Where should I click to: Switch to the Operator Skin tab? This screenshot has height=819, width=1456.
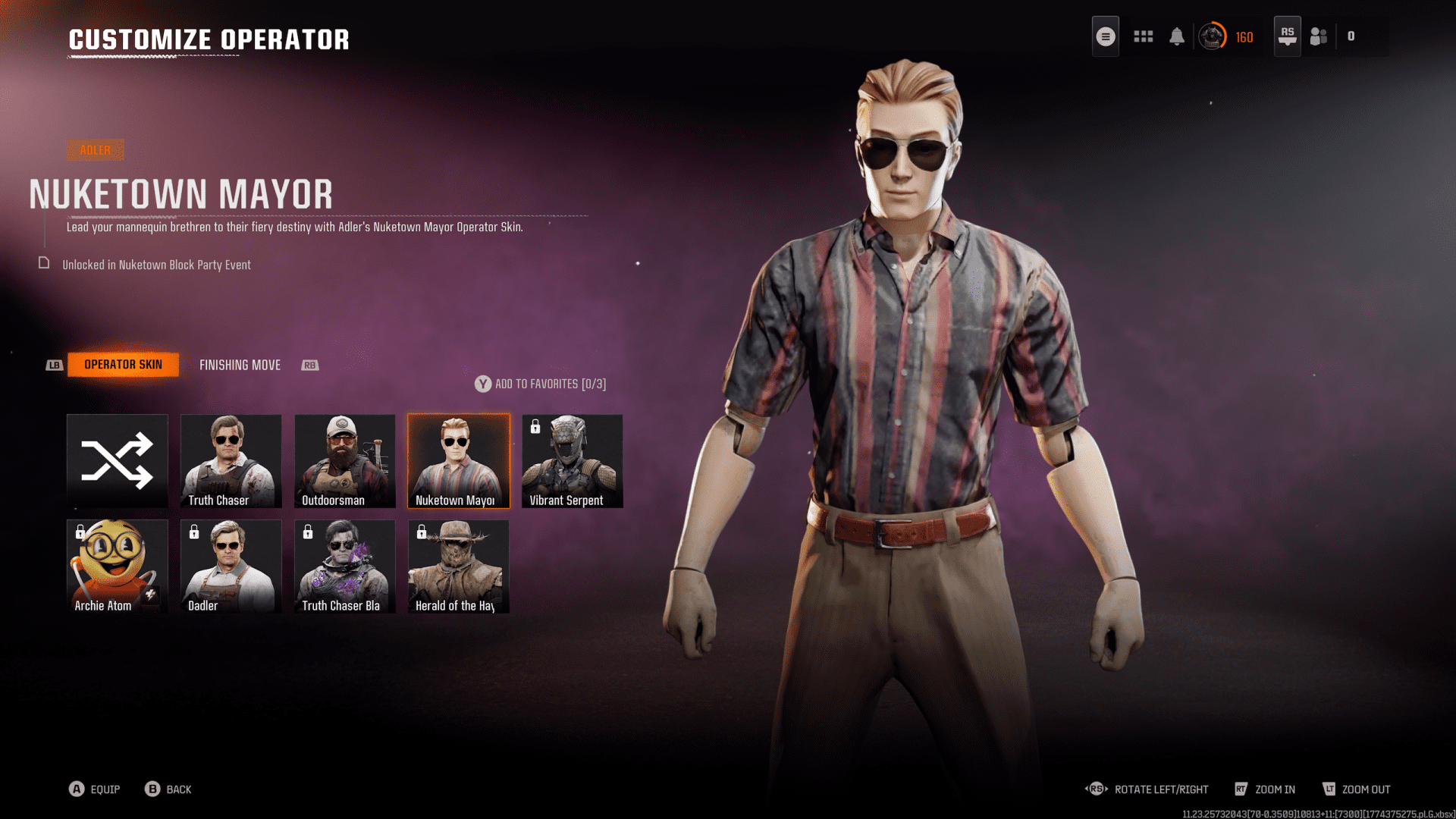[x=123, y=365]
